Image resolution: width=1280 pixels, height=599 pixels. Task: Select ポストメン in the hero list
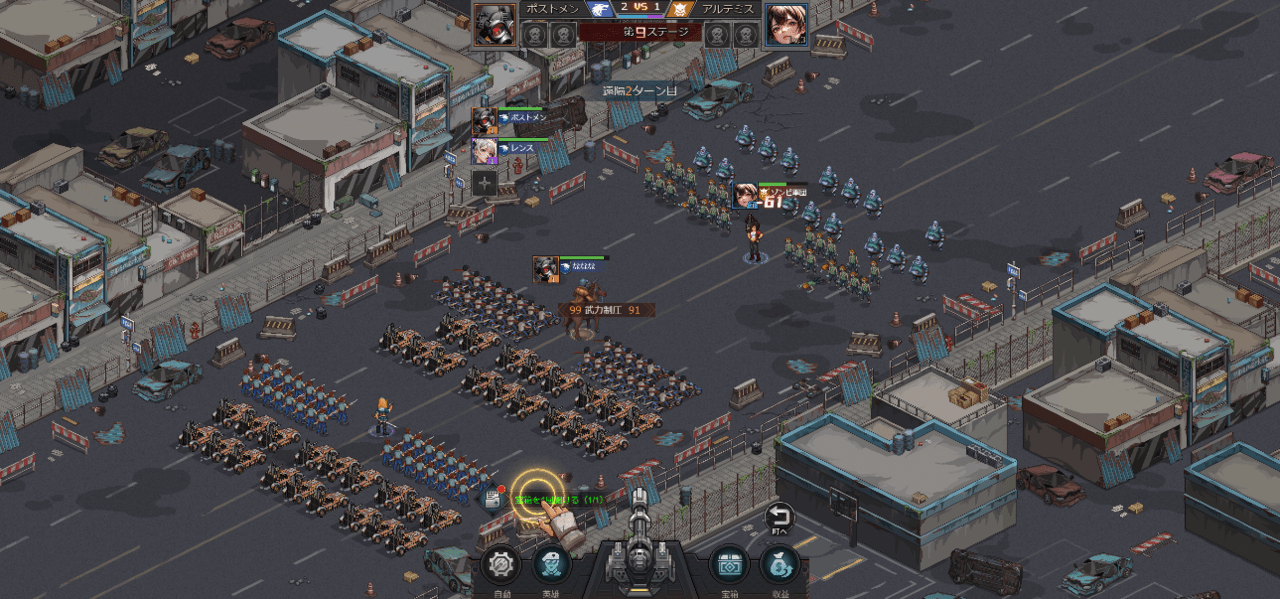point(485,120)
